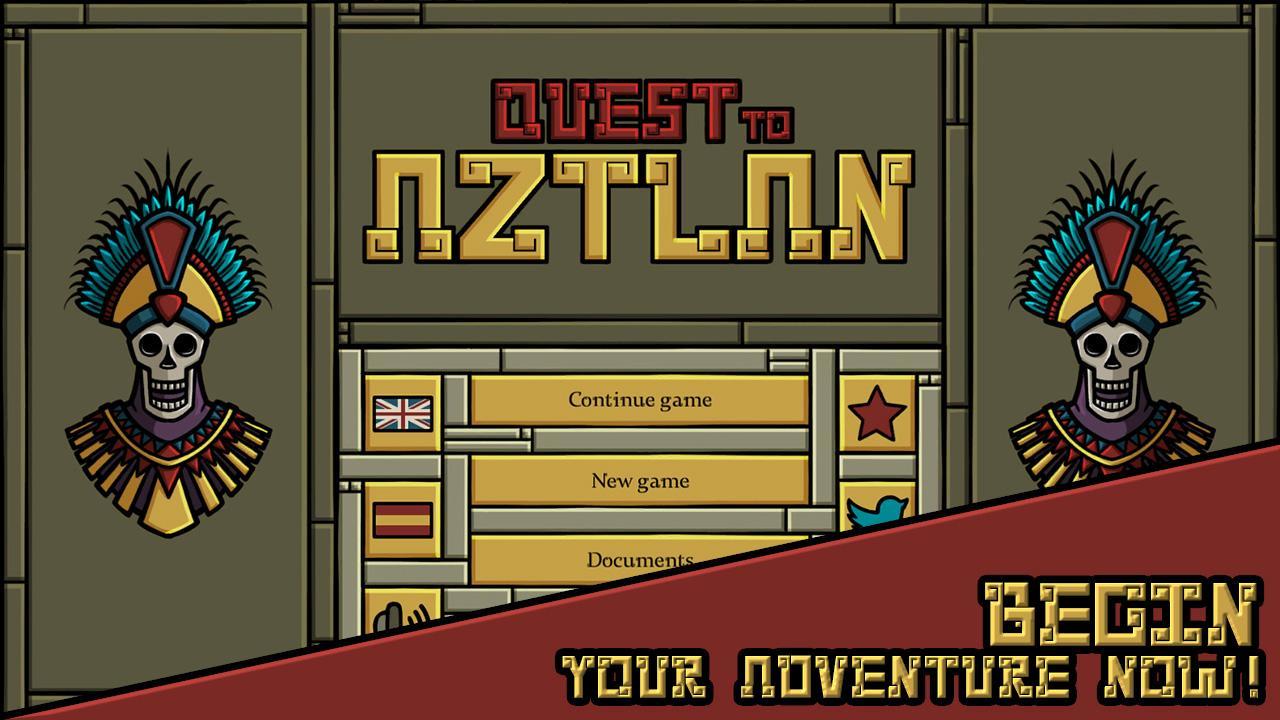Click the Continue game button
This screenshot has width=1280, height=720.
click(640, 400)
